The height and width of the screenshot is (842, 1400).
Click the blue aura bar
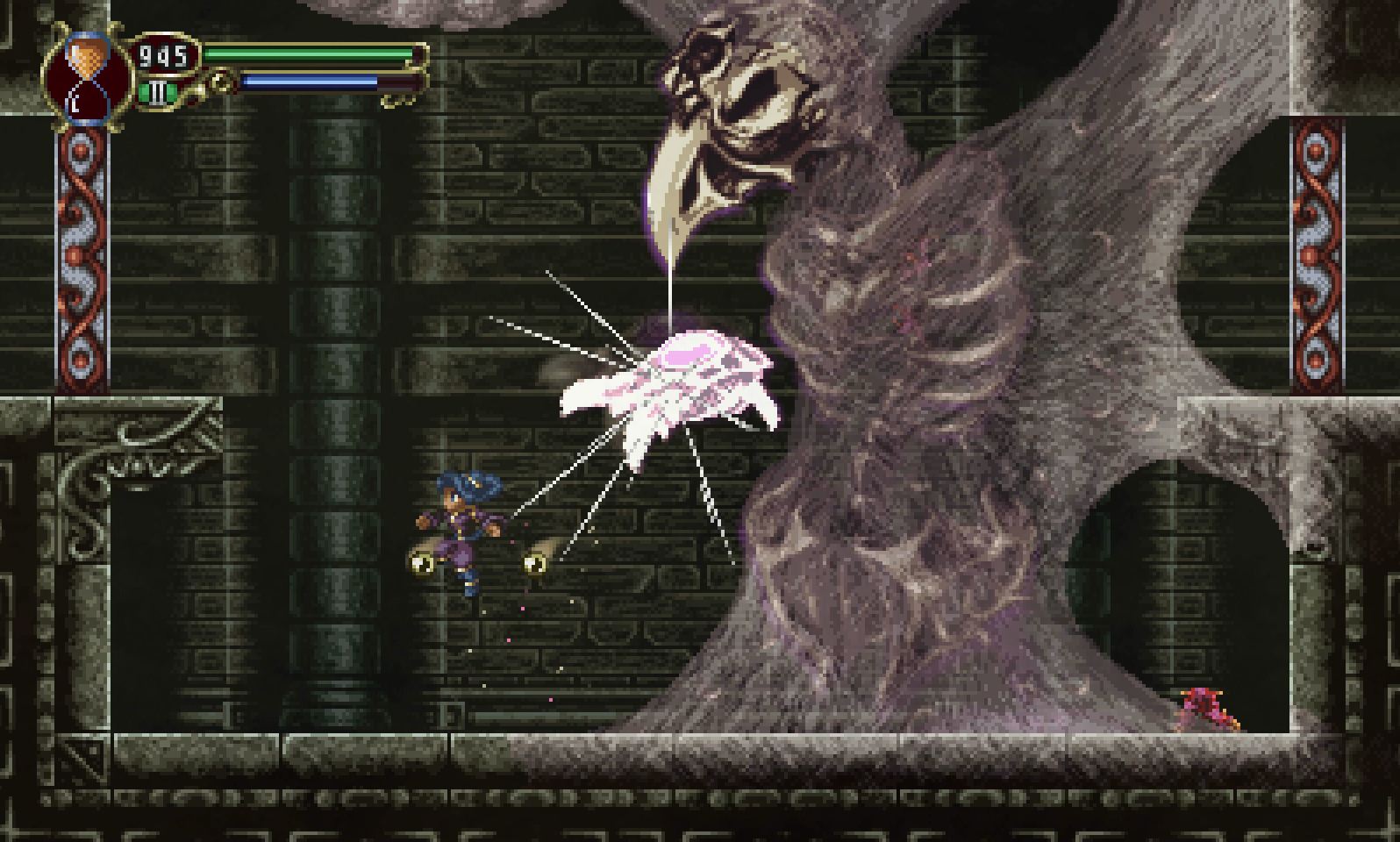pyautogui.click(x=307, y=81)
